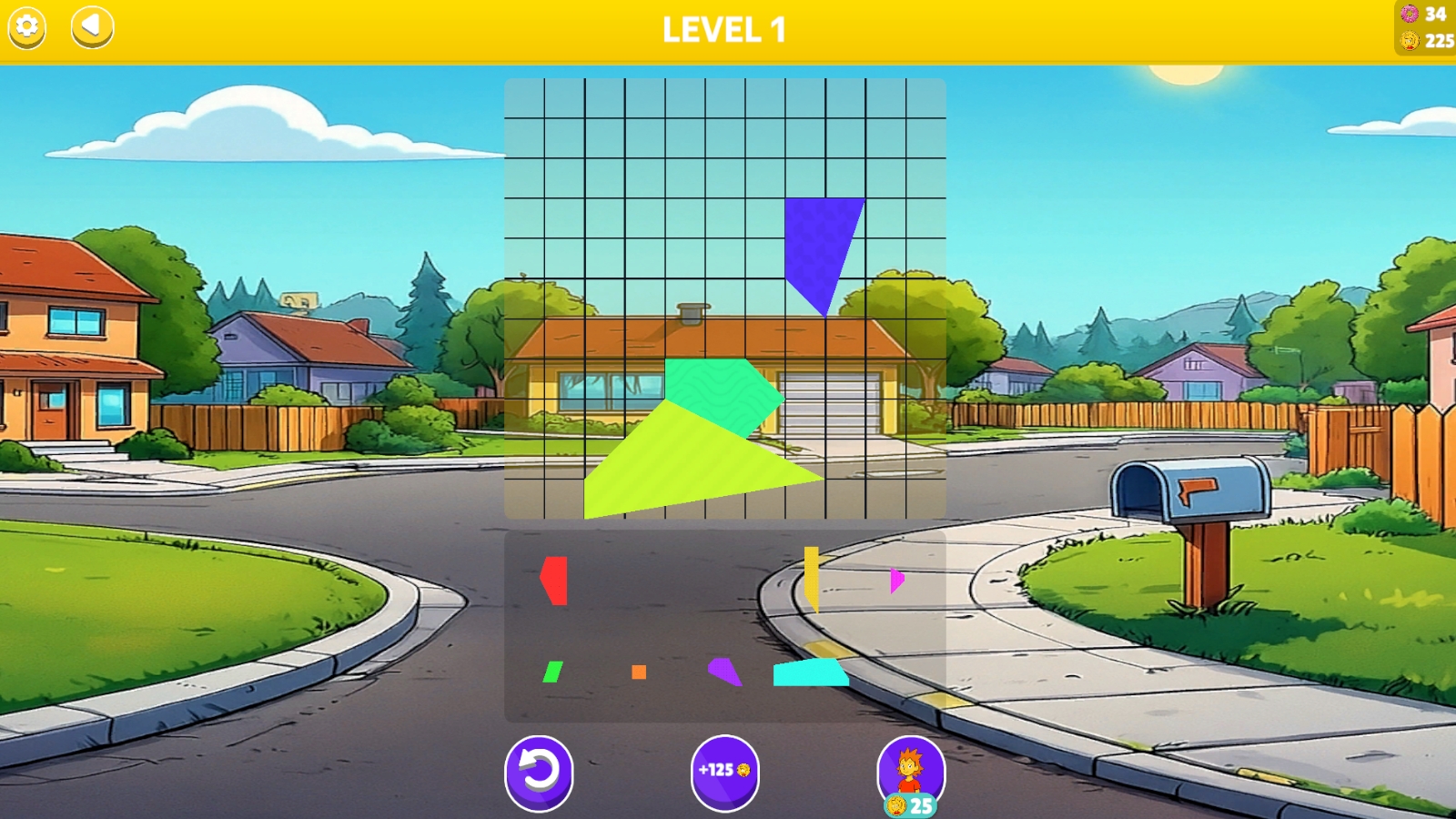Screen dimensions: 1456x819
Task: Click the LEVEL 1 title banner
Action: click(x=723, y=29)
